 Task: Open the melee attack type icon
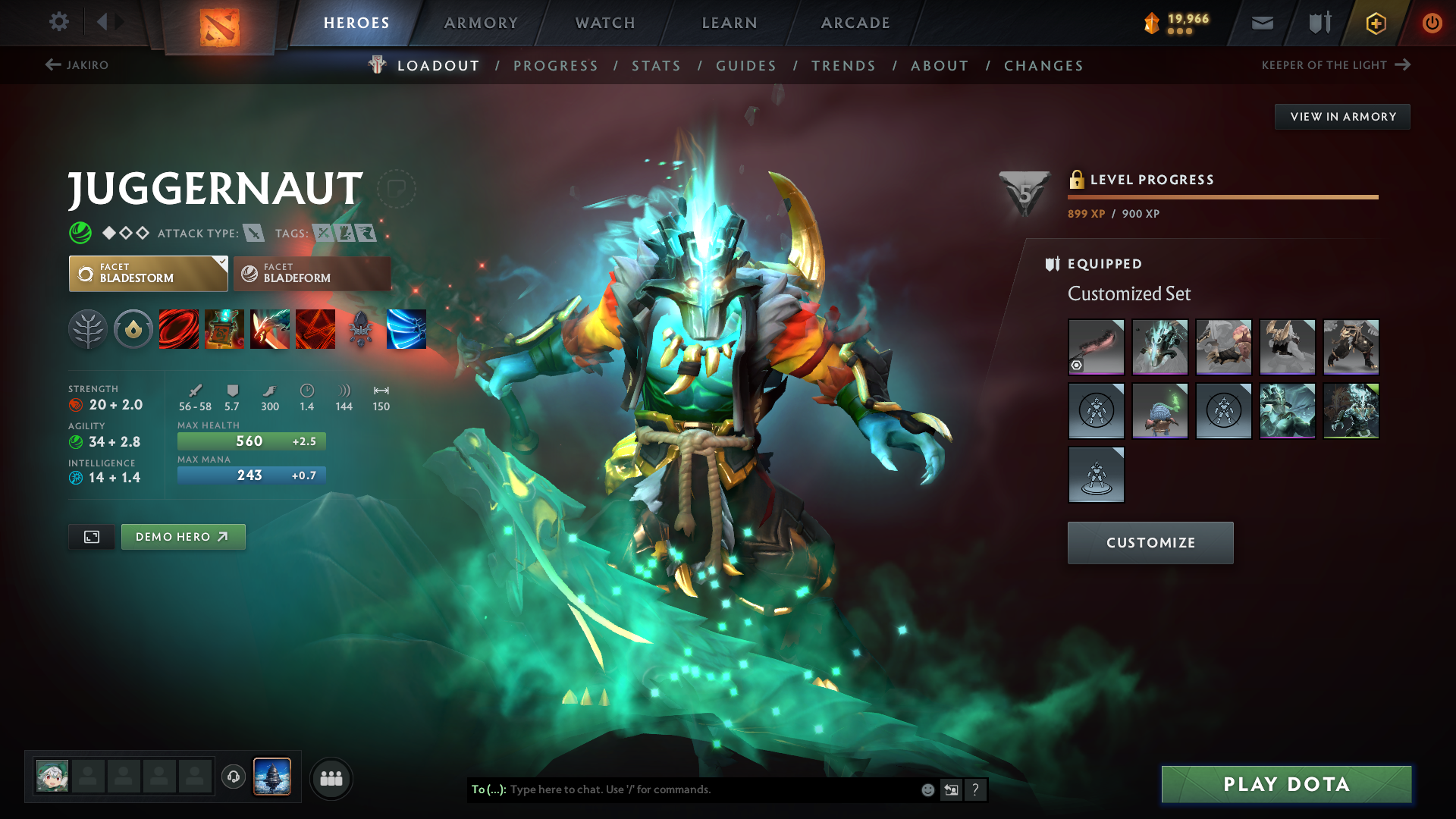(254, 233)
